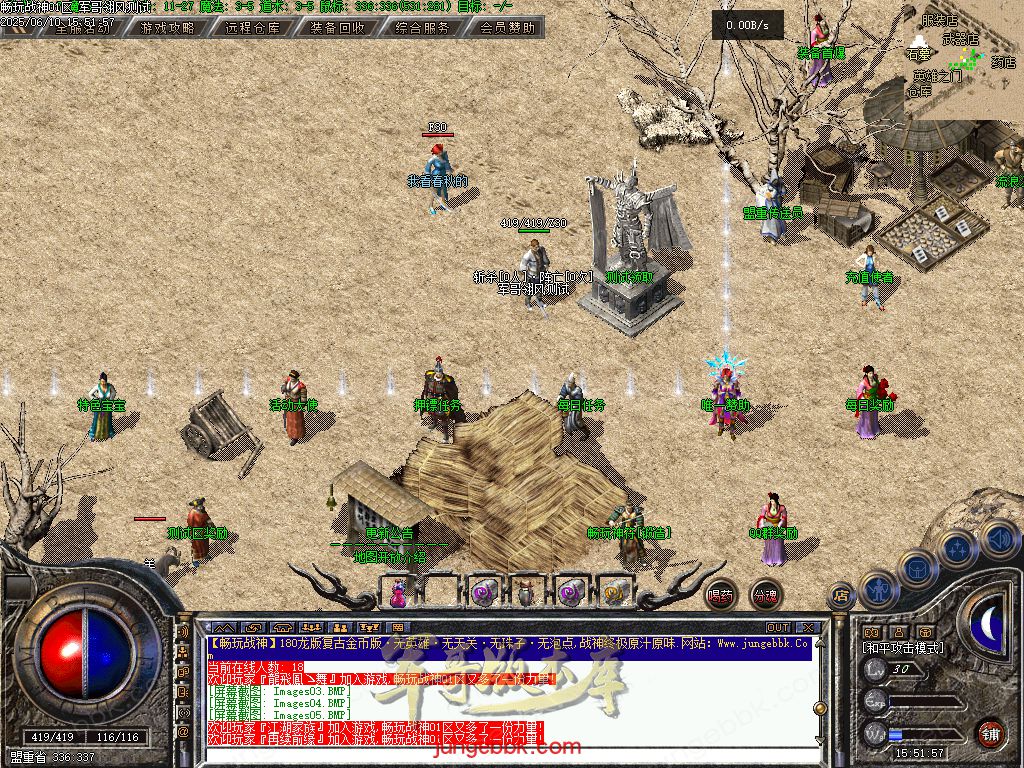
Task: Open the 游戏攻略 game guide menu
Action: click(x=167, y=28)
